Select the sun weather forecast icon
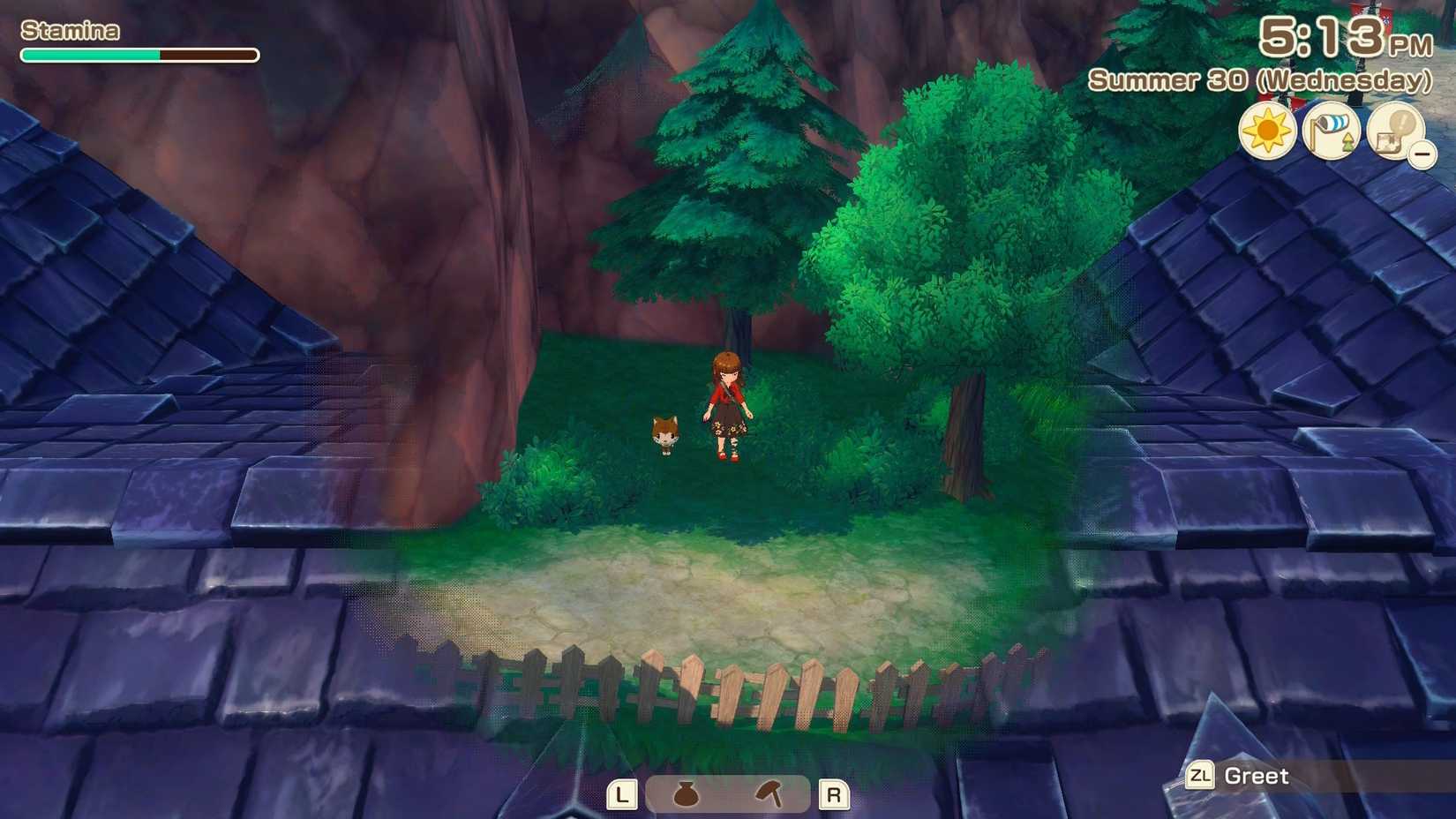This screenshot has height=819, width=1456. point(1268,130)
